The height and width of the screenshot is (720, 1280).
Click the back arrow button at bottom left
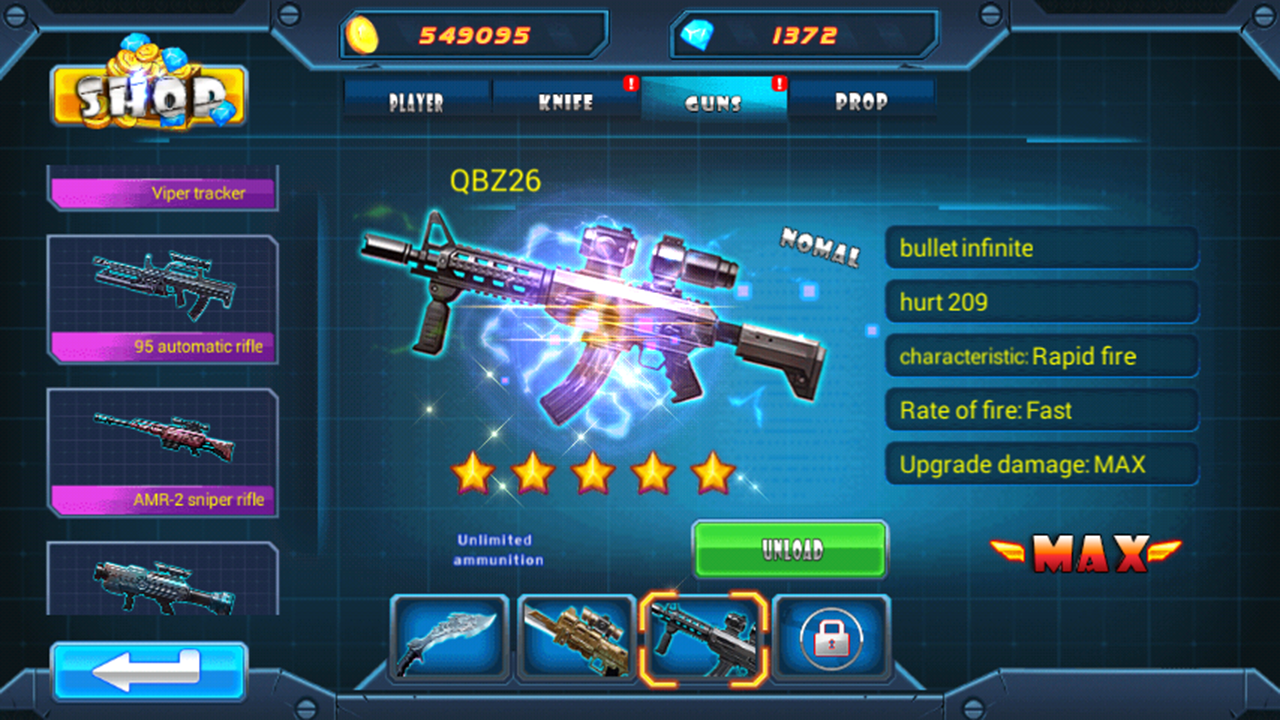pyautogui.click(x=148, y=673)
